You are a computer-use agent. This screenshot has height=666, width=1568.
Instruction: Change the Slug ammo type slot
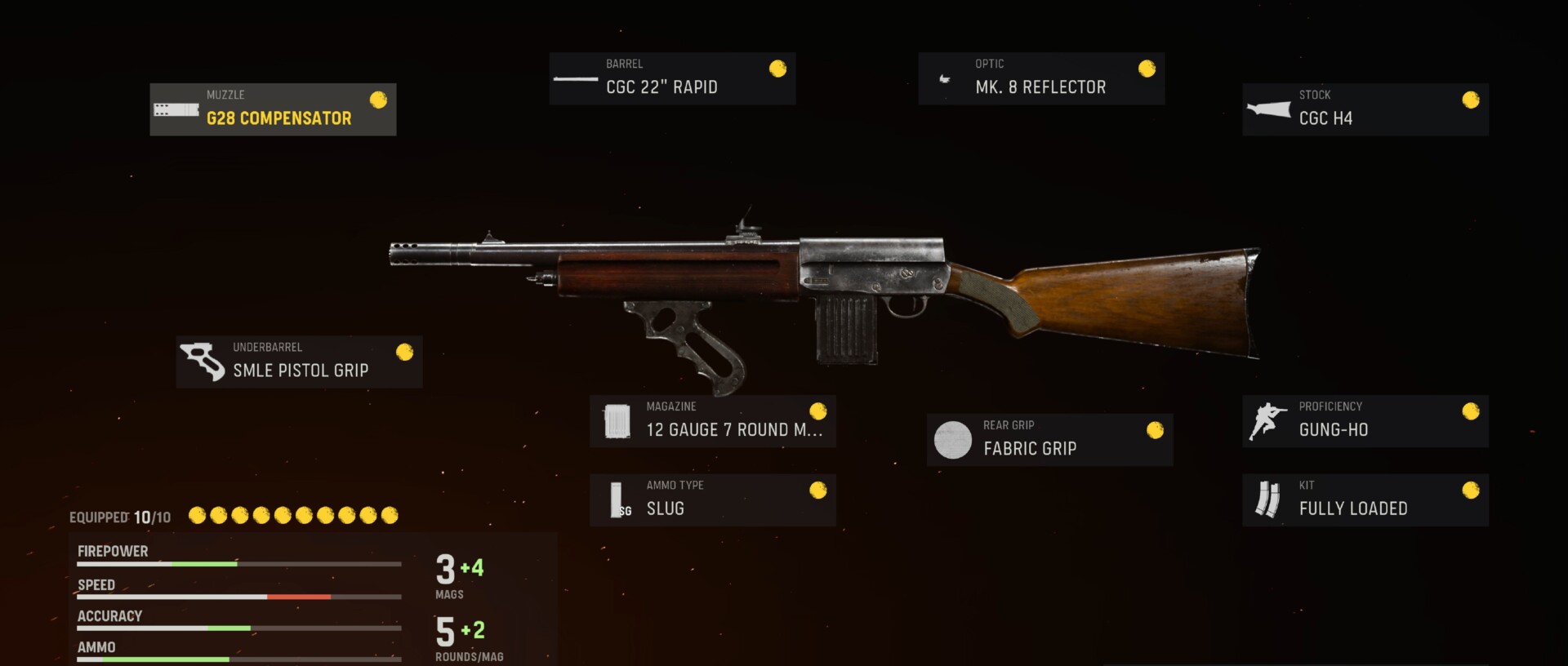pyautogui.click(x=712, y=499)
